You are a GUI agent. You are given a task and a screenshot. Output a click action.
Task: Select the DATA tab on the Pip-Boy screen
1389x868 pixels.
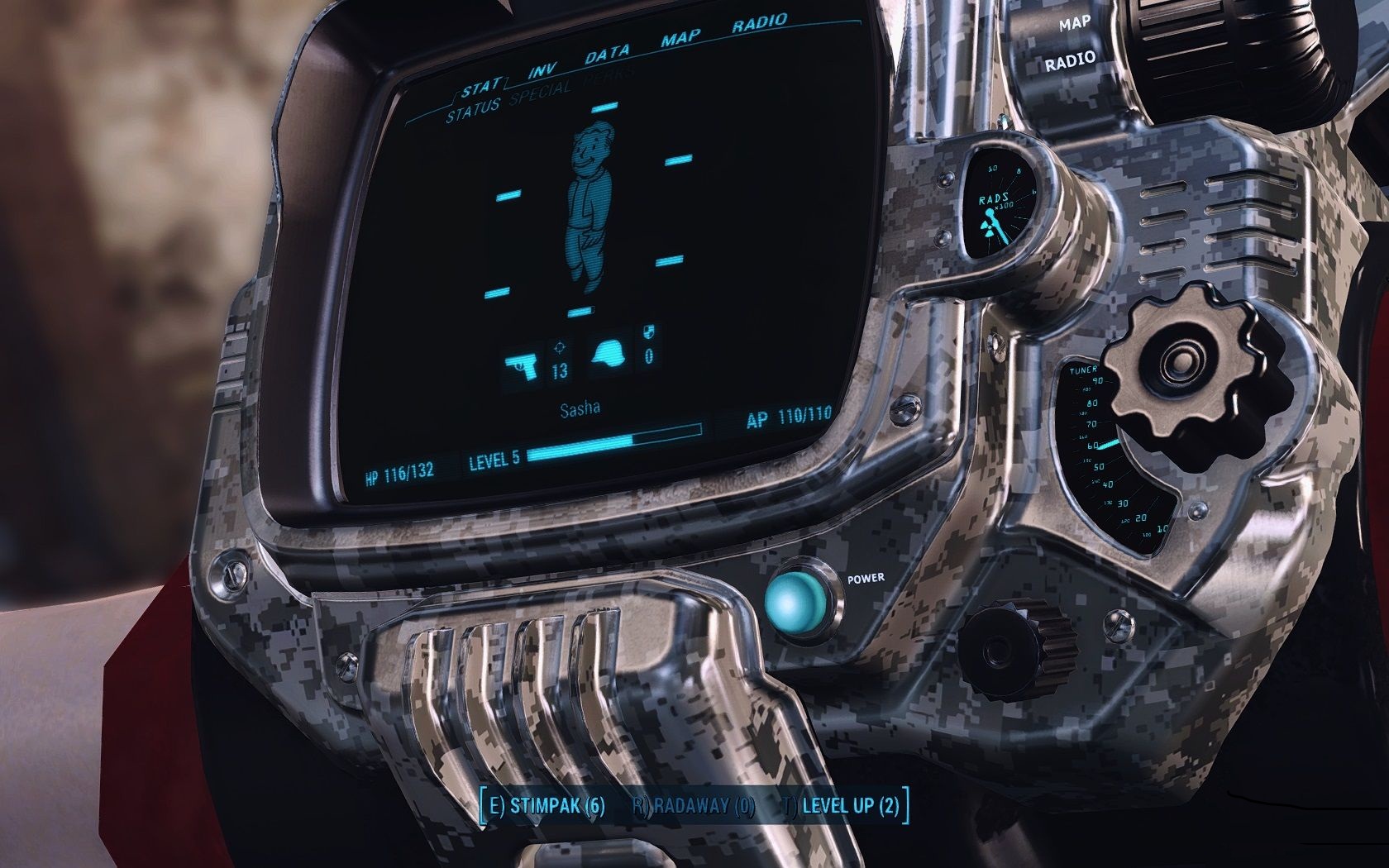pyautogui.click(x=607, y=55)
